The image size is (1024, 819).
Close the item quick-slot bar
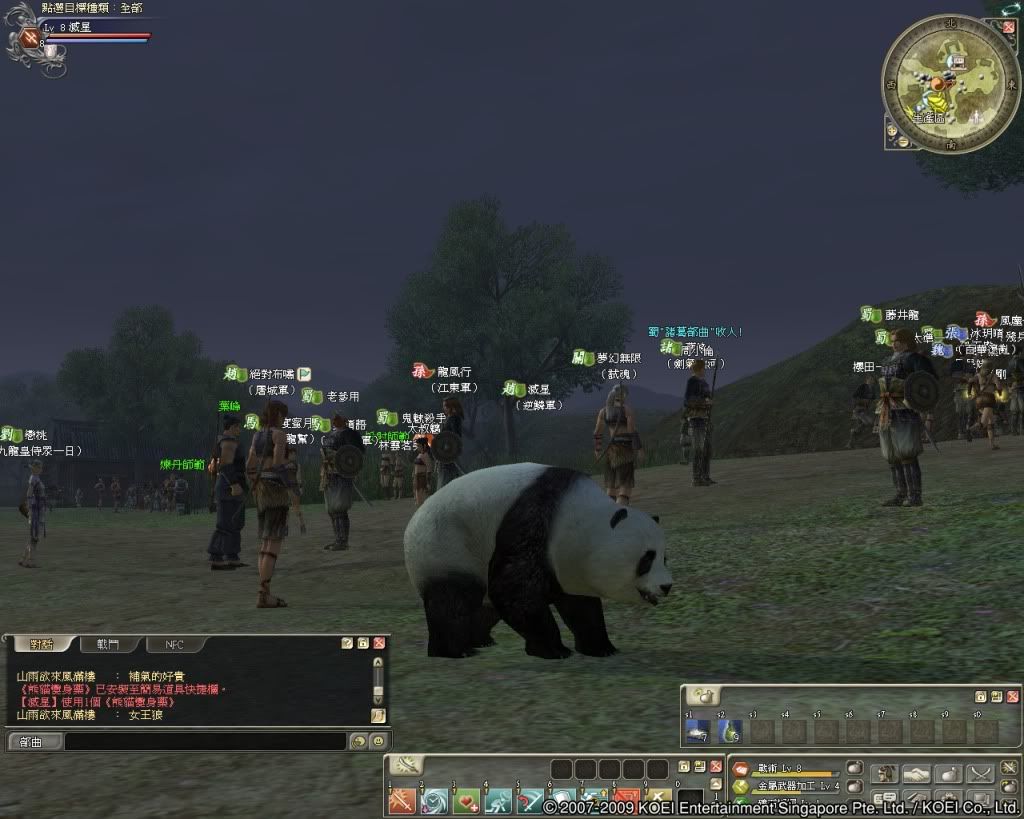(x=1012, y=696)
